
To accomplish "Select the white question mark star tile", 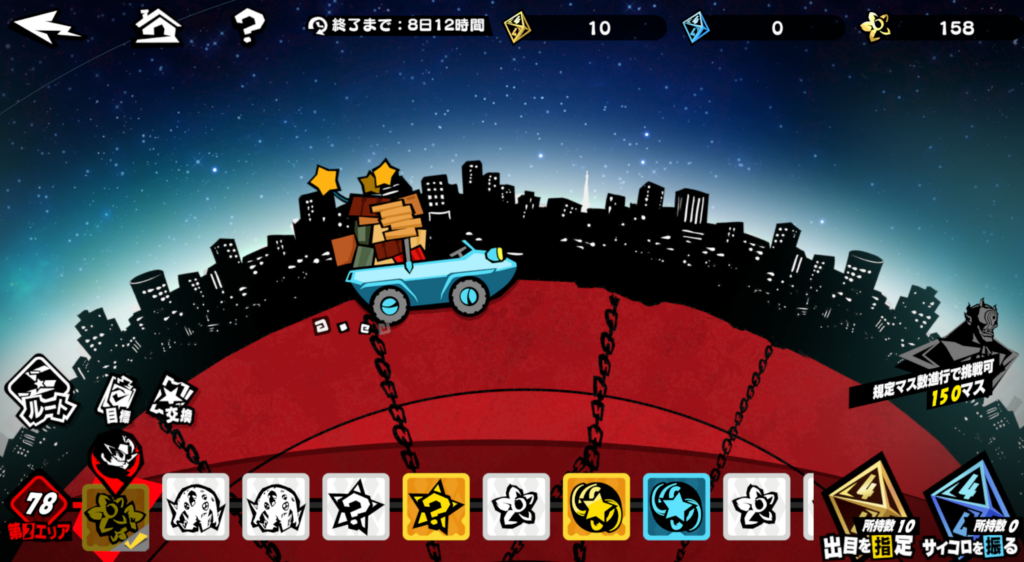I will pos(356,507).
